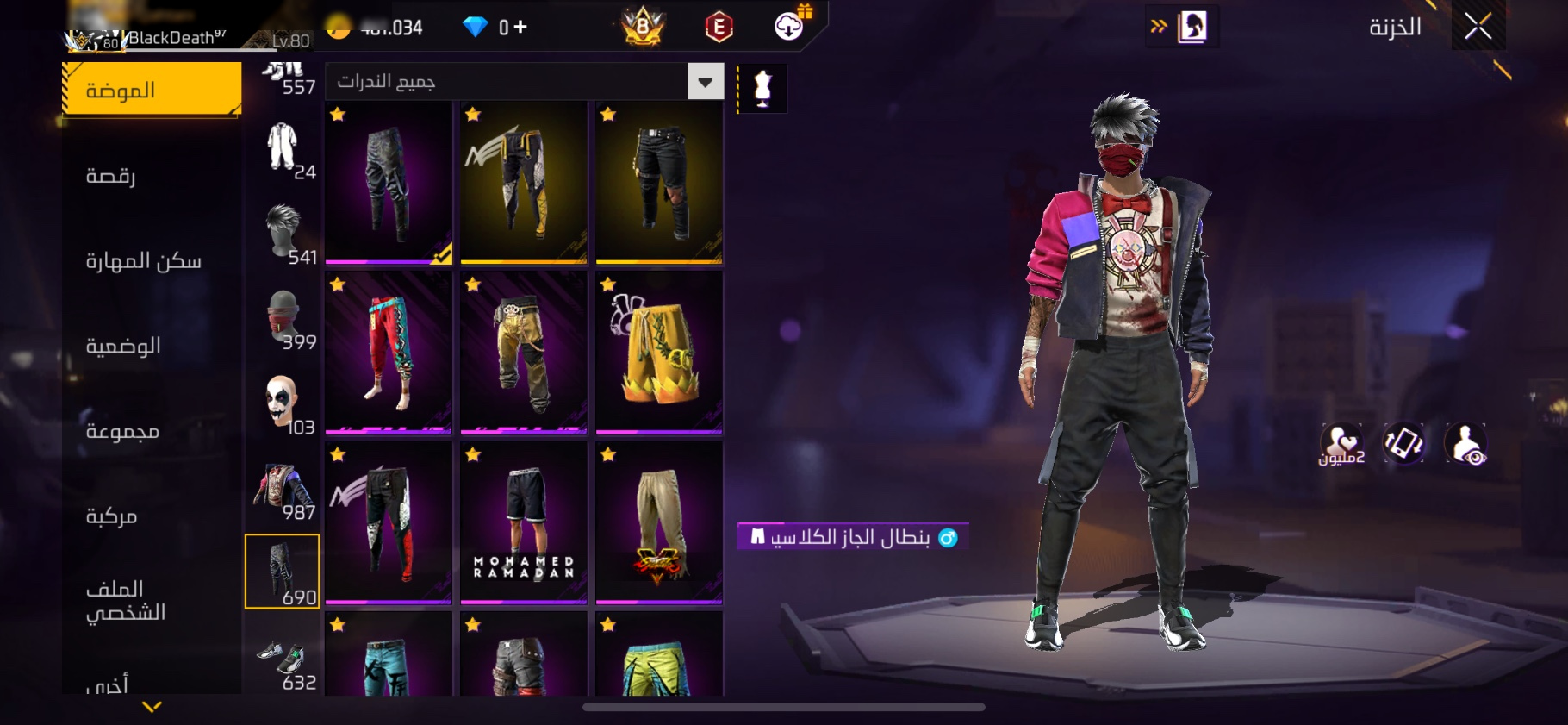Open the رقصة emote tab
This screenshot has height=725, width=1568.
pos(110,176)
